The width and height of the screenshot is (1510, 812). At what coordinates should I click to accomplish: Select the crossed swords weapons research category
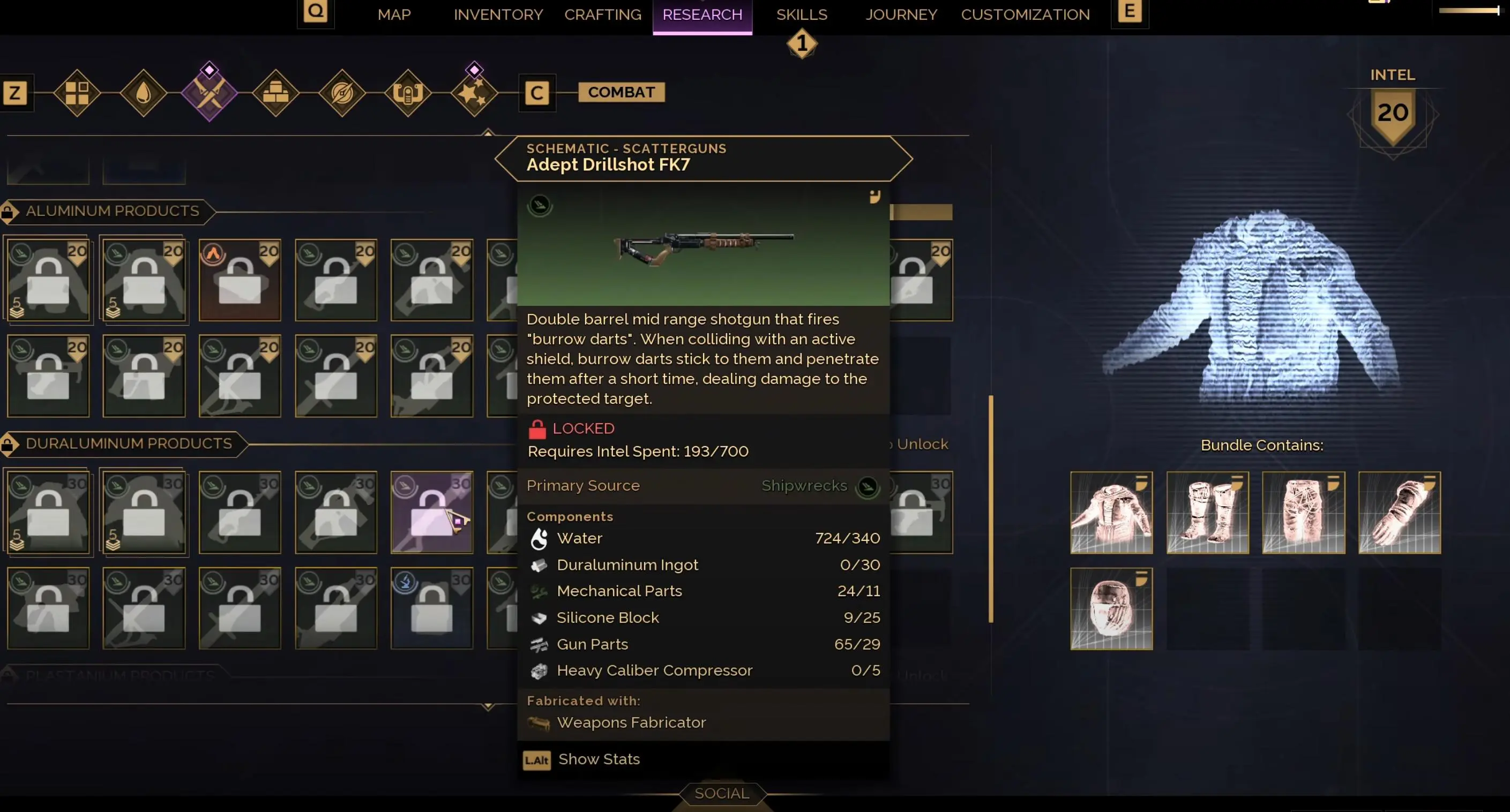click(x=210, y=93)
